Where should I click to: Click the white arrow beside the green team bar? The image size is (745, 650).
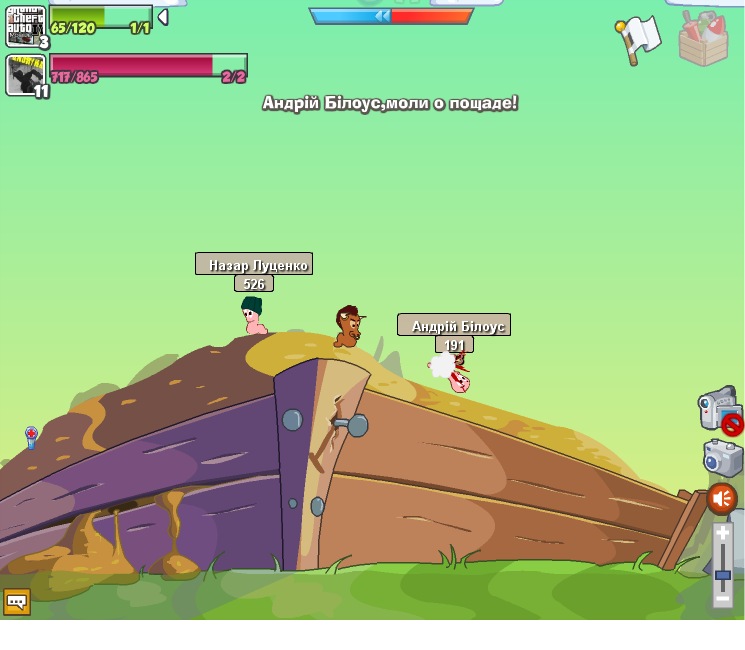click(x=163, y=17)
